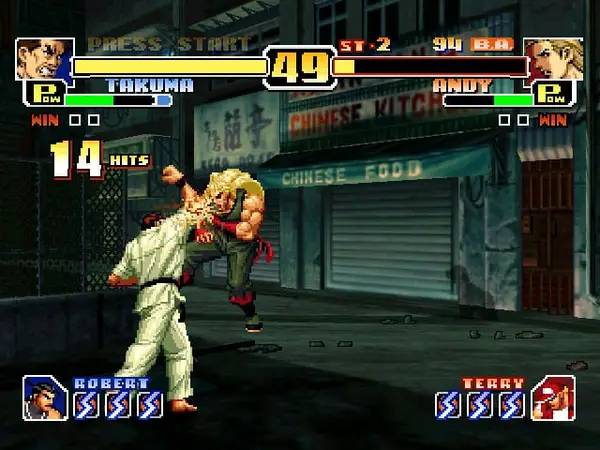Click Takuma's fighter portrait
This screenshot has height=450, width=600.
pyautogui.click(x=44, y=59)
